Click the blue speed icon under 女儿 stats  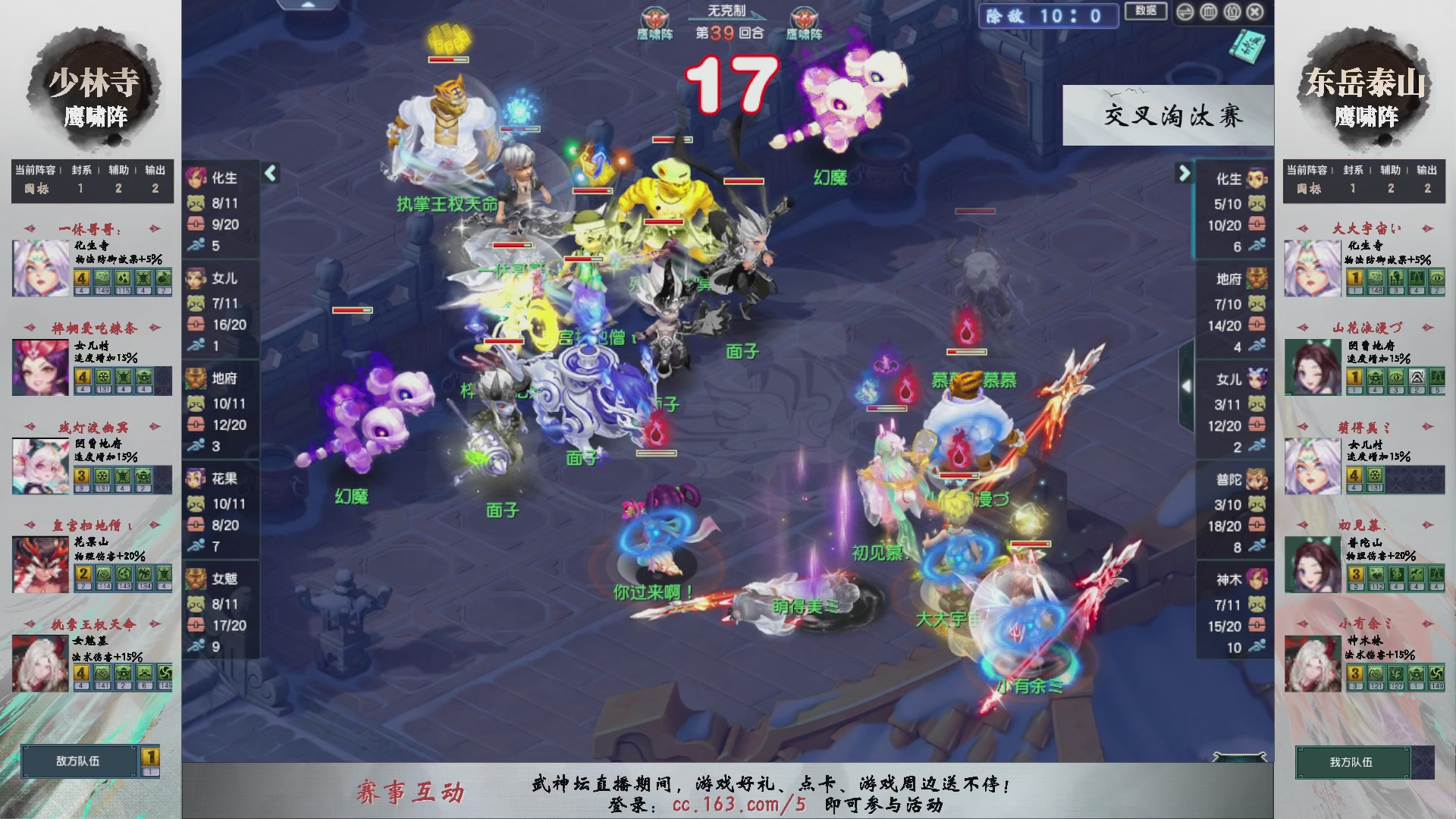197,346
